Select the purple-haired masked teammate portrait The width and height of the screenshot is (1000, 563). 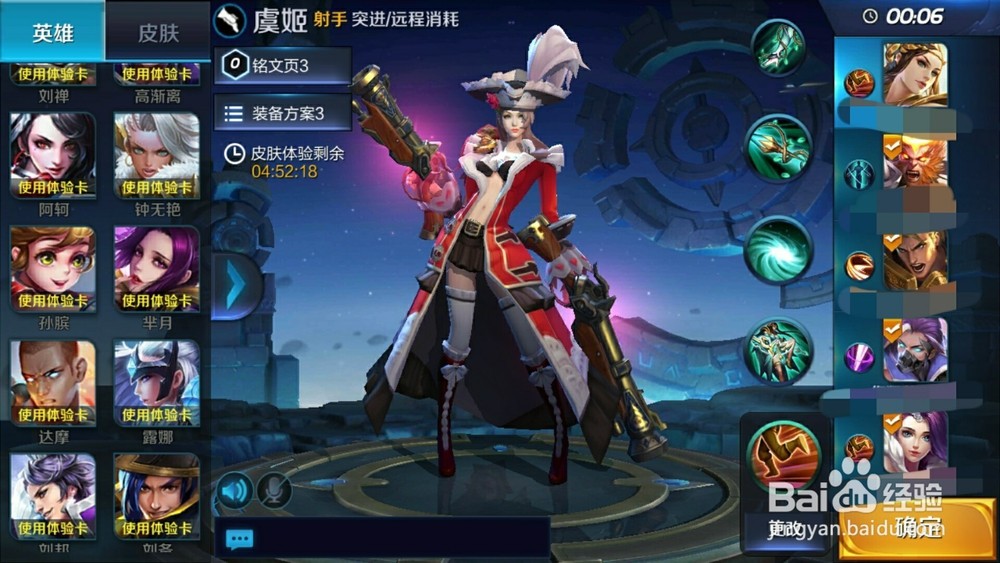pos(914,350)
